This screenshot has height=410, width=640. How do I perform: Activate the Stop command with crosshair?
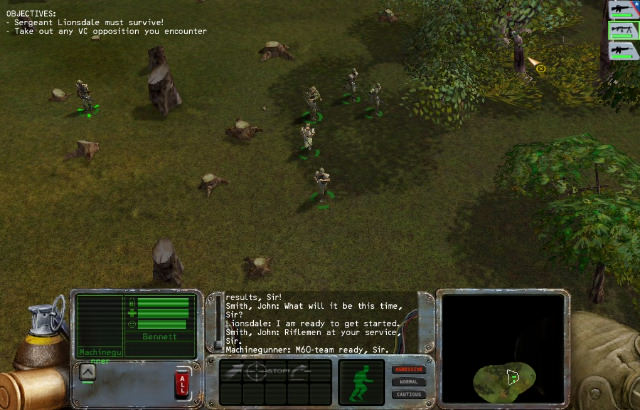coord(270,369)
